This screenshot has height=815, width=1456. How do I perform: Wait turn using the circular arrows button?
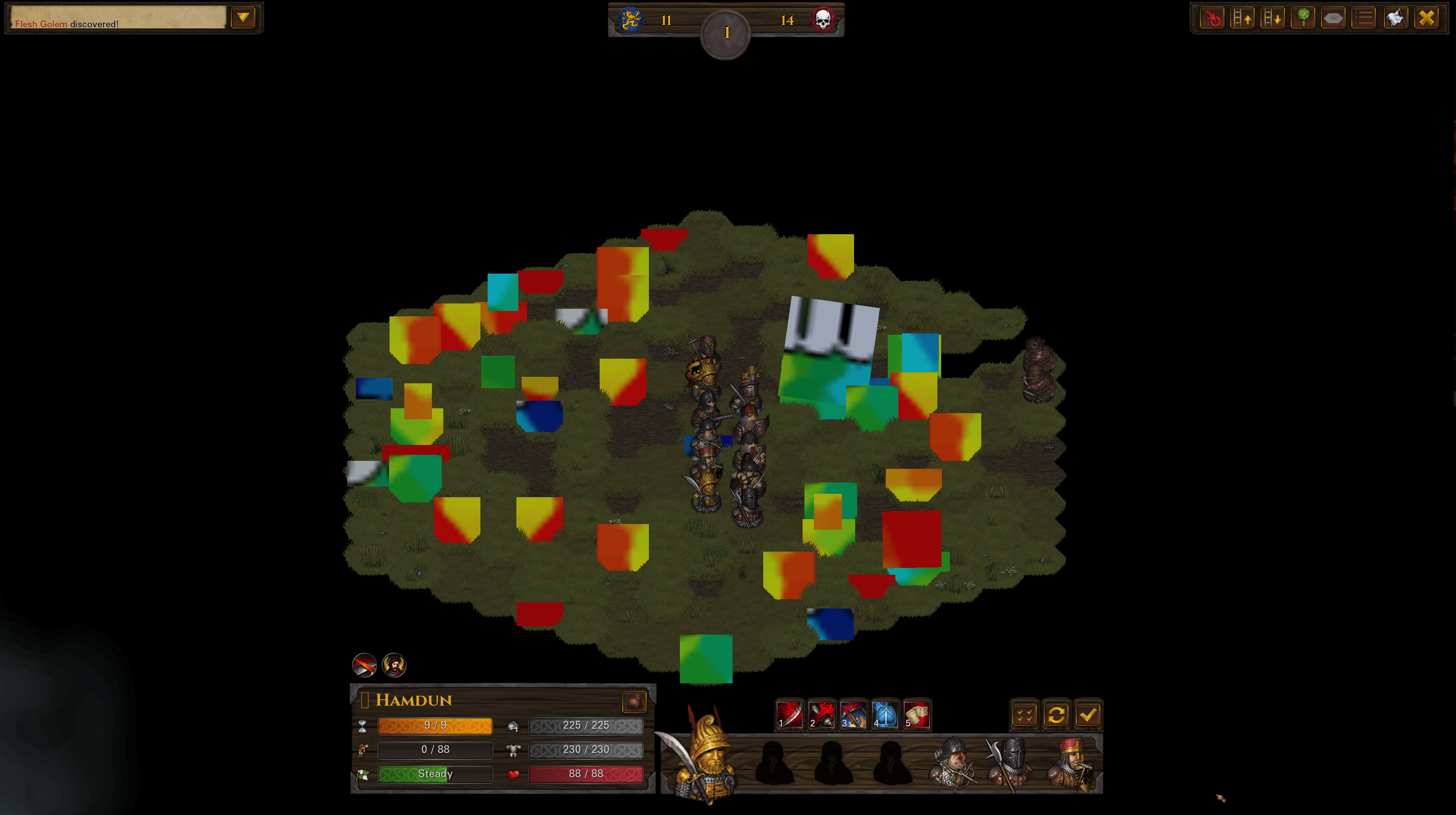1056,715
